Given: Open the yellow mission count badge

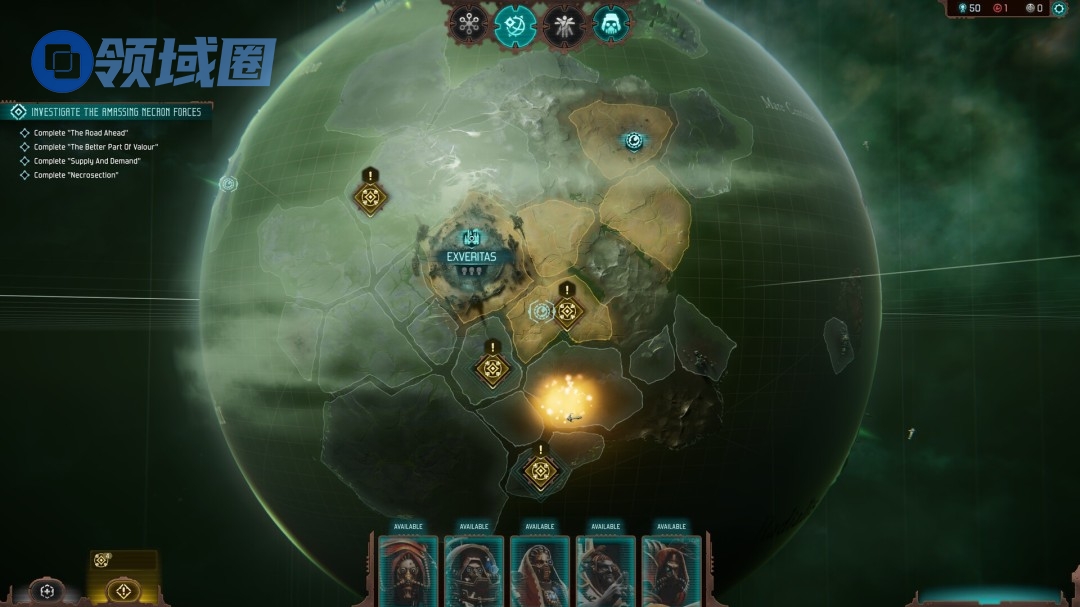Looking at the screenshot, I should click(101, 560).
